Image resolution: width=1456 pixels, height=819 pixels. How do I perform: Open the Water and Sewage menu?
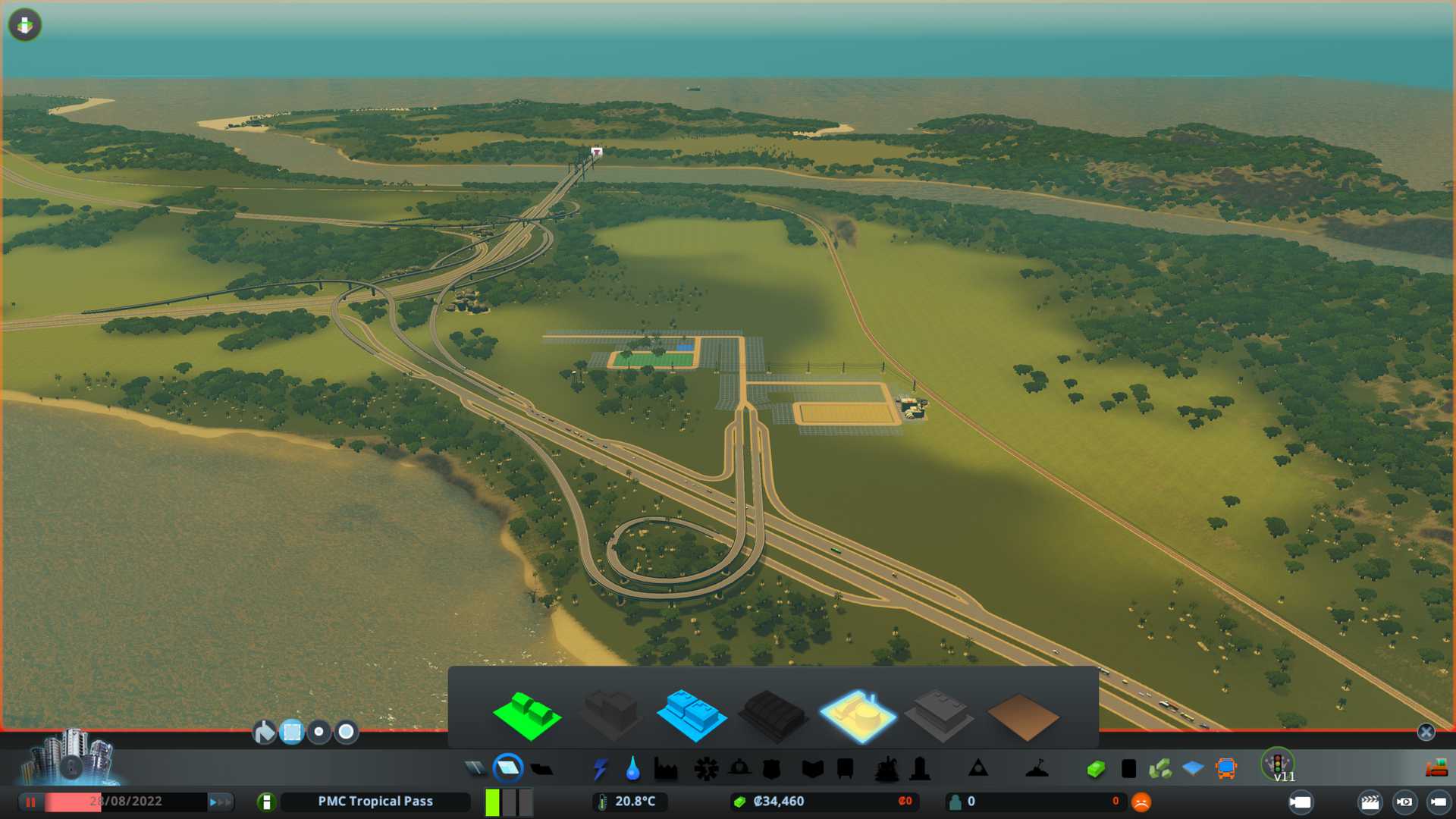click(x=632, y=769)
